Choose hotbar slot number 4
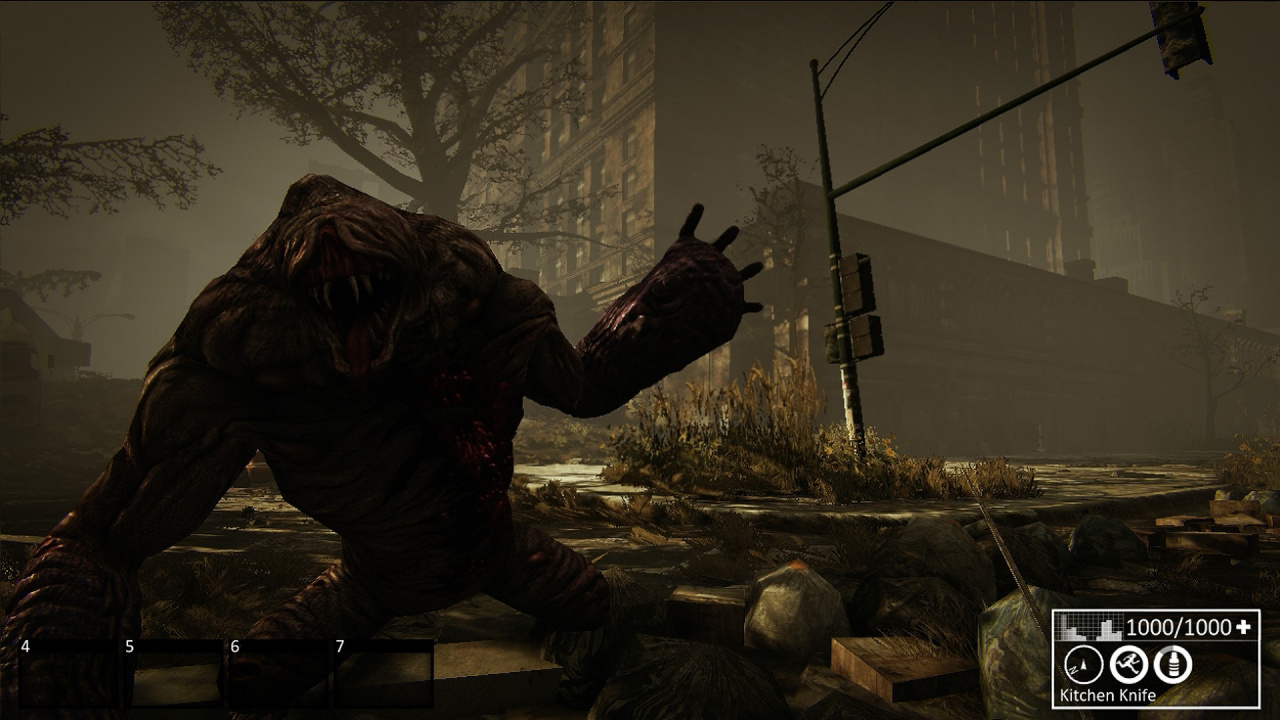Image resolution: width=1280 pixels, height=720 pixels. 70,675
